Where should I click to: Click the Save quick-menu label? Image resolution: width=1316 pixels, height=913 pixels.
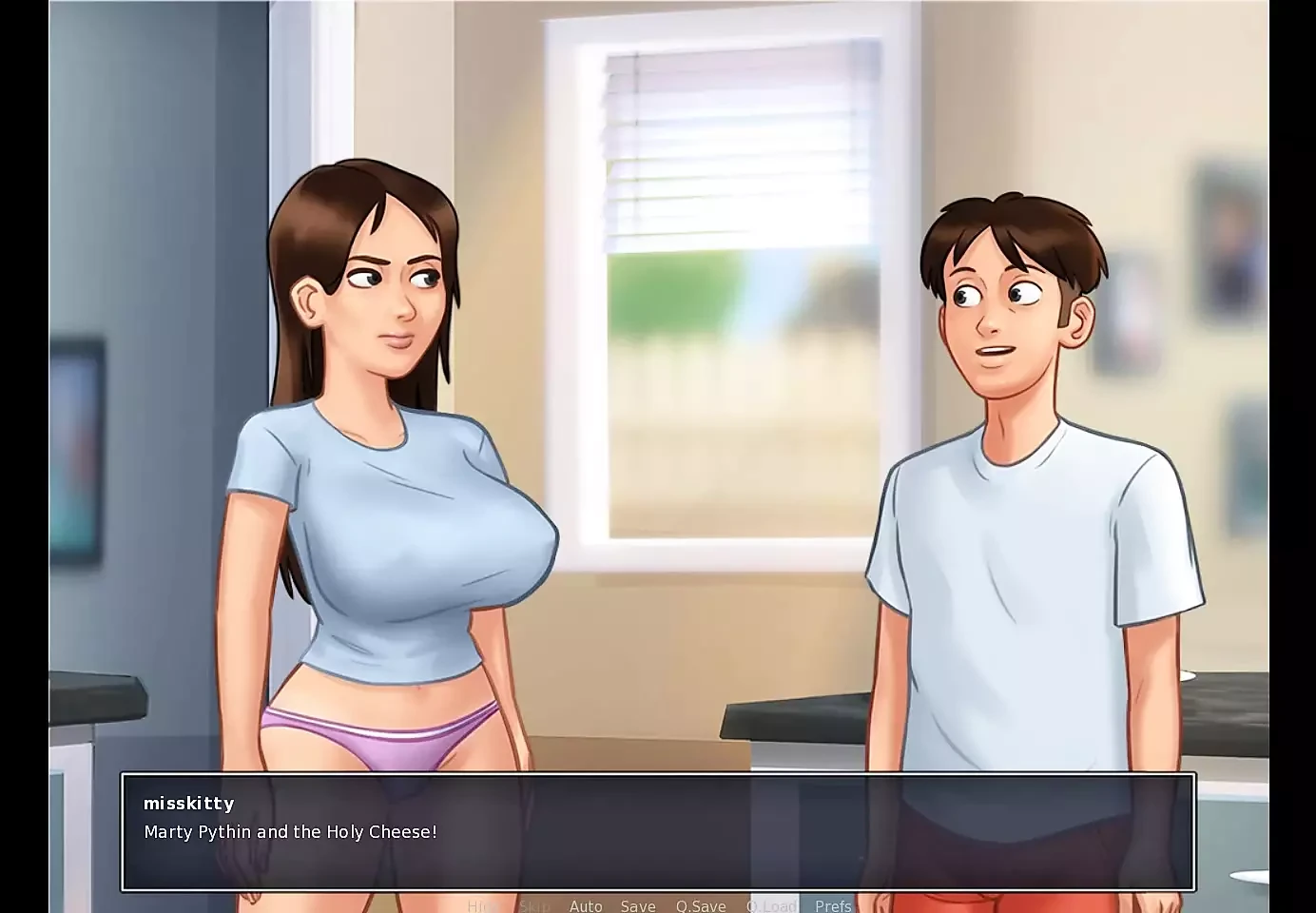(638, 905)
